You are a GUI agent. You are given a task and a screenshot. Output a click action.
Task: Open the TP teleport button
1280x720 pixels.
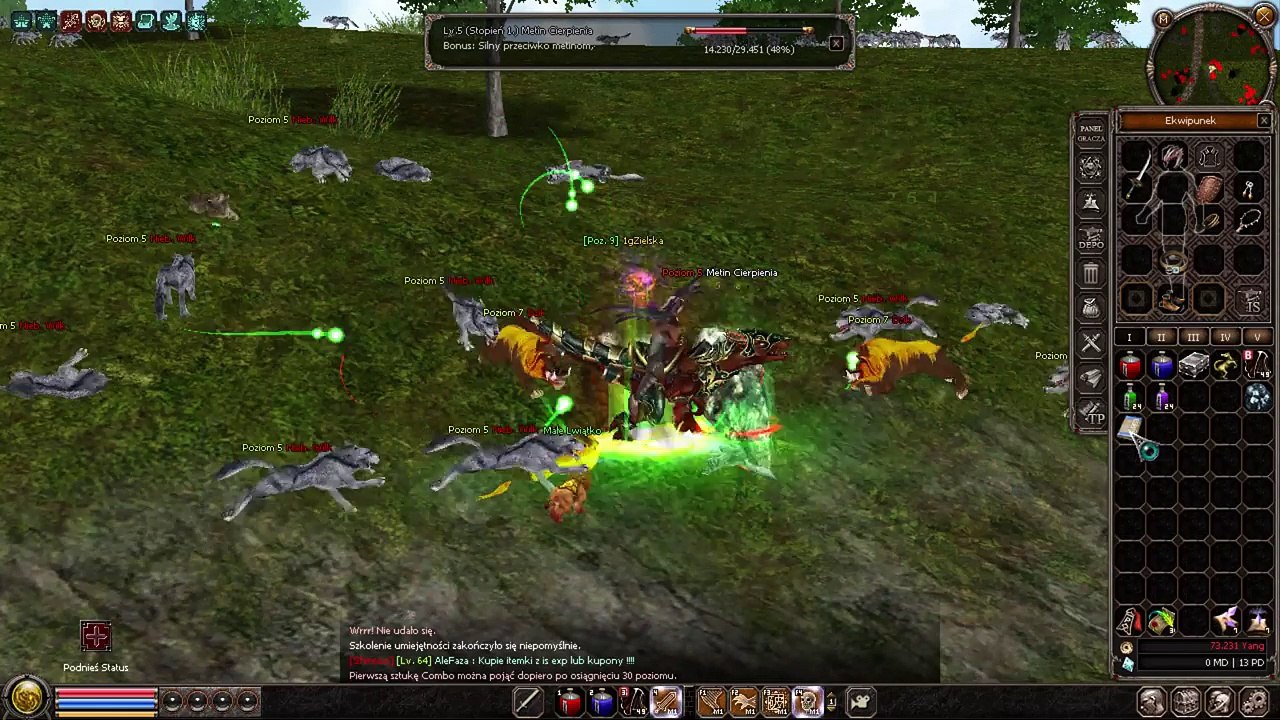1092,414
